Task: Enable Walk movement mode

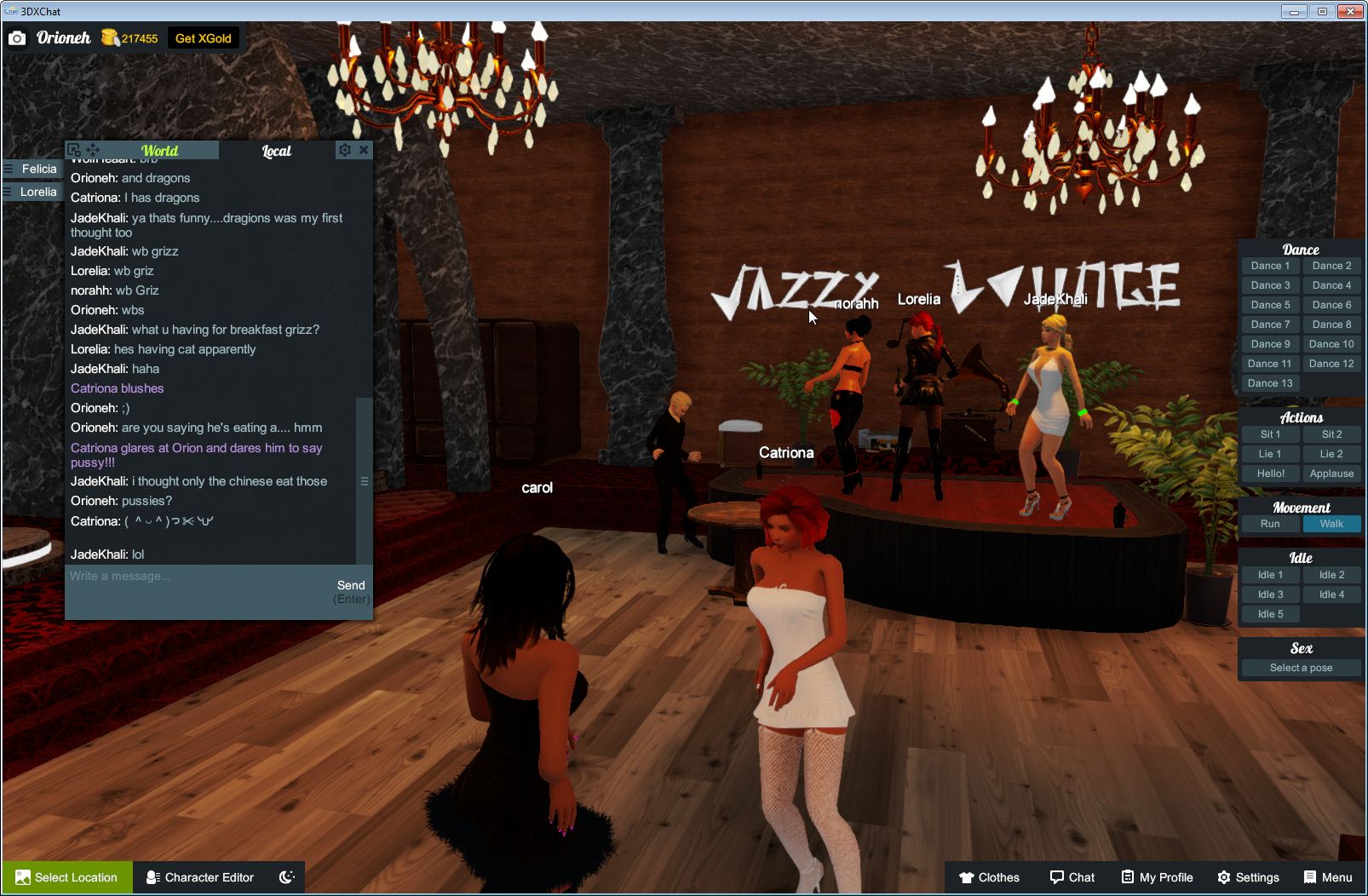Action: pos(1331,524)
